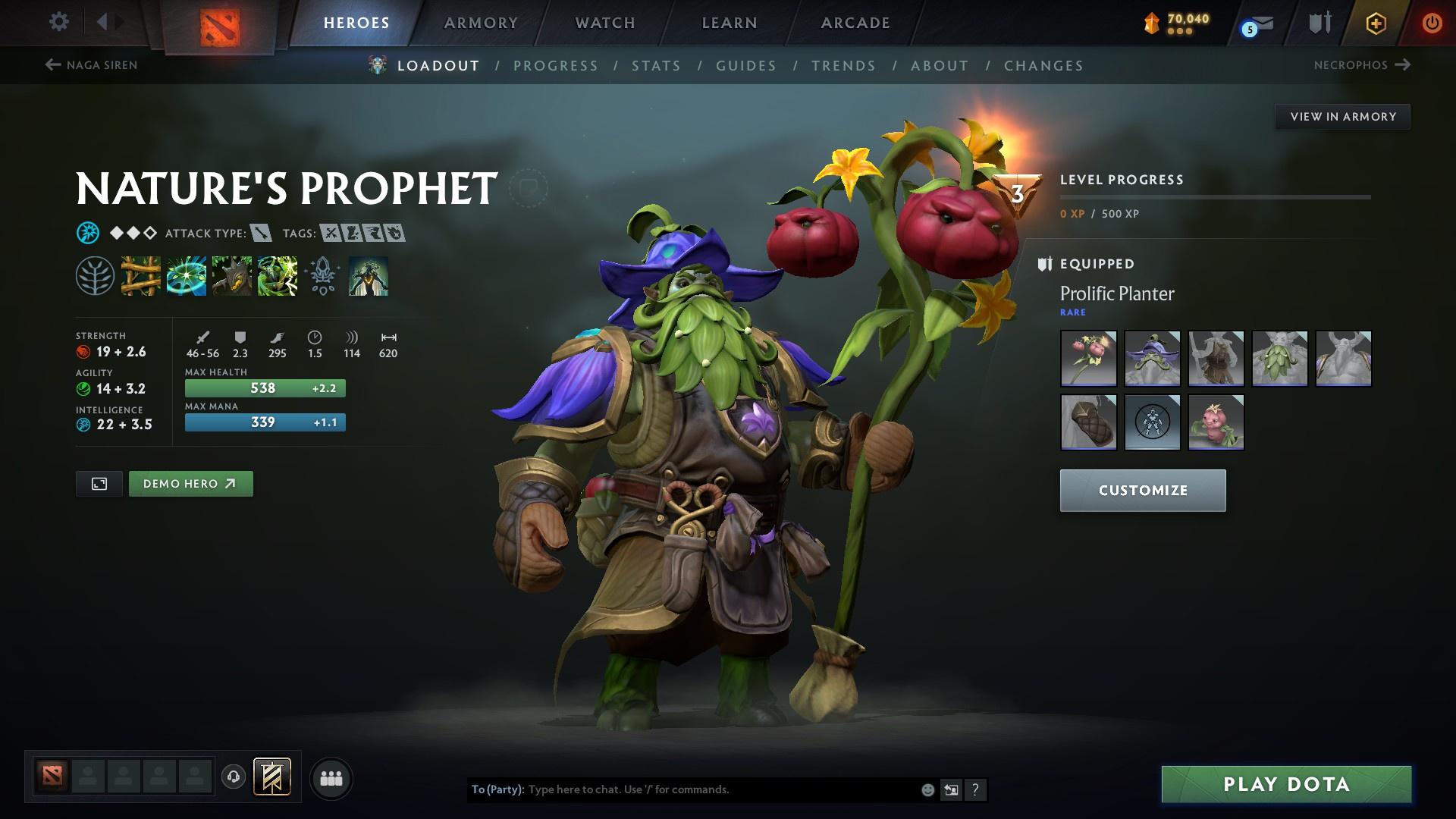
Task: Select the Sprout ability icon
Action: click(140, 277)
